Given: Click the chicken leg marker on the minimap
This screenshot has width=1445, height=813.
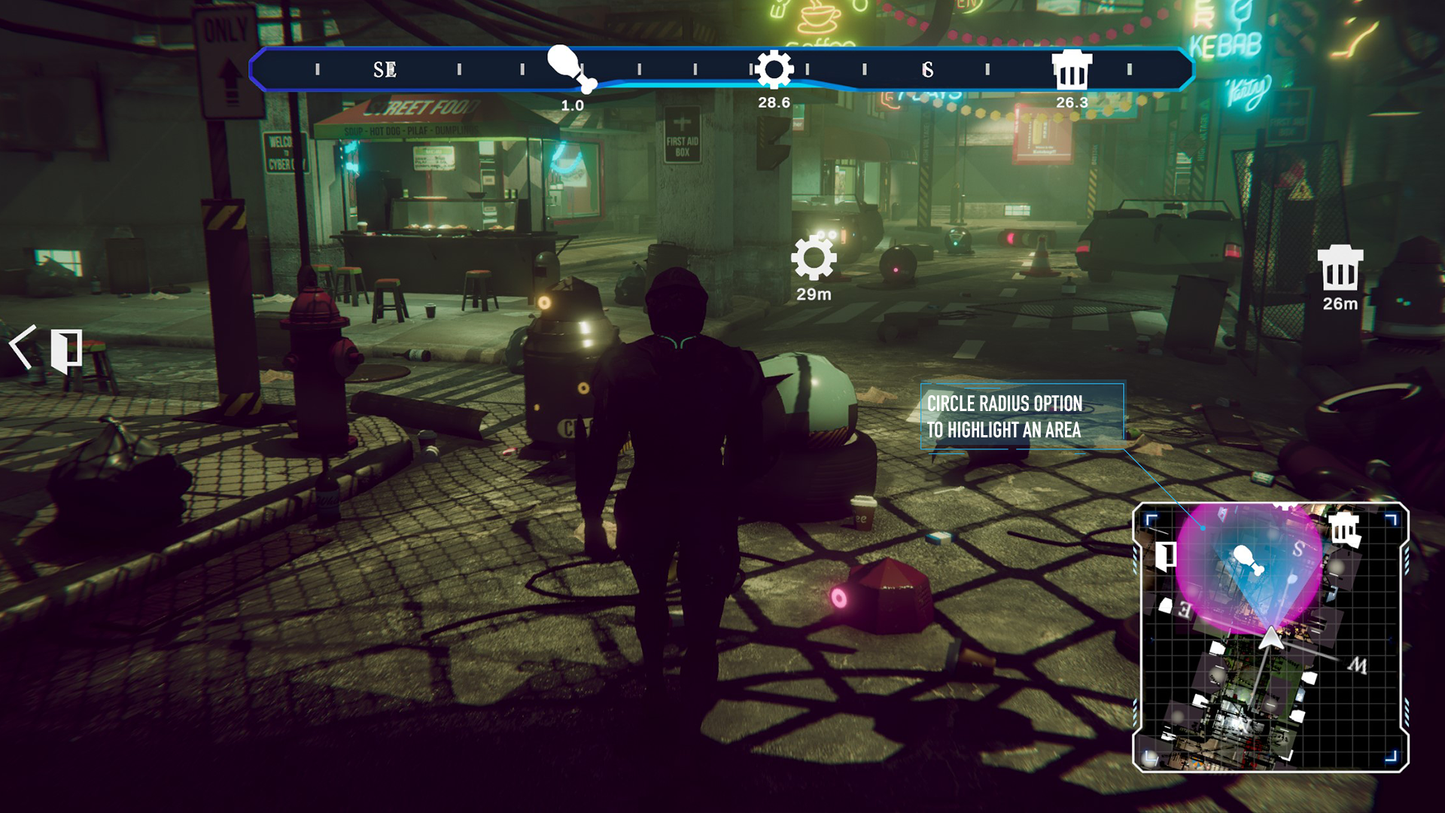Looking at the screenshot, I should (x=1246, y=559).
